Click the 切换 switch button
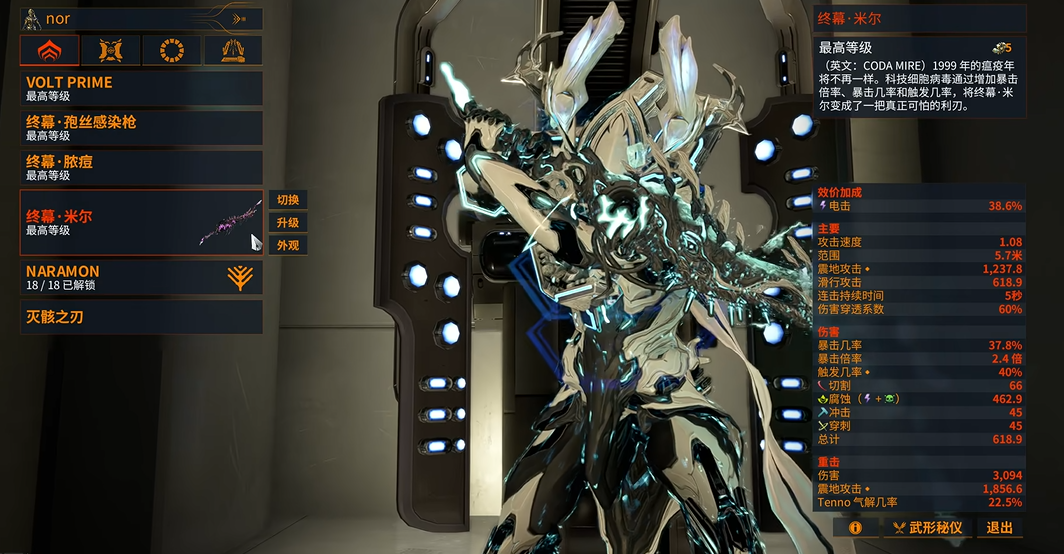This screenshot has width=1064, height=554. (288, 199)
